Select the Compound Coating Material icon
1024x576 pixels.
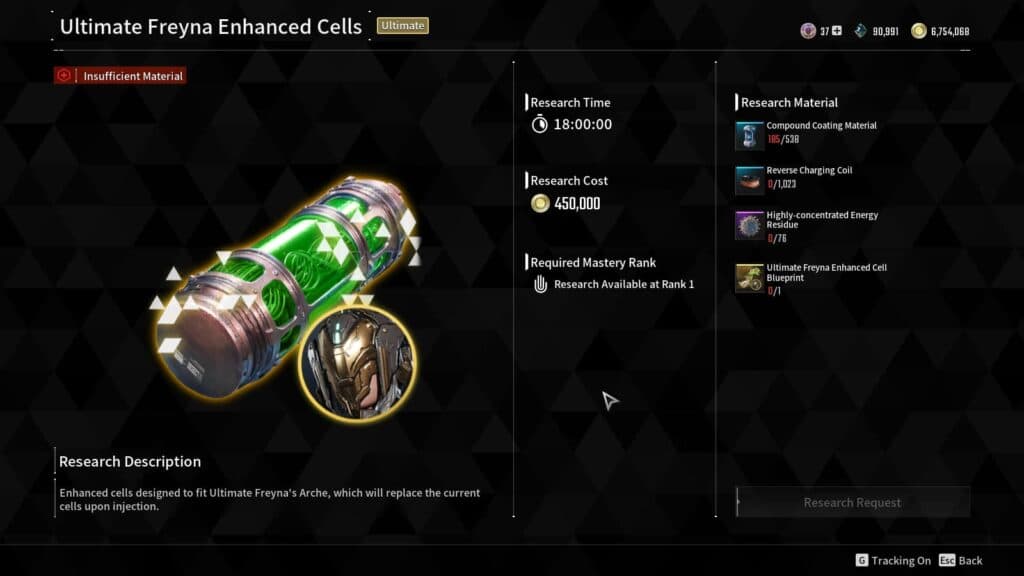[x=749, y=136]
